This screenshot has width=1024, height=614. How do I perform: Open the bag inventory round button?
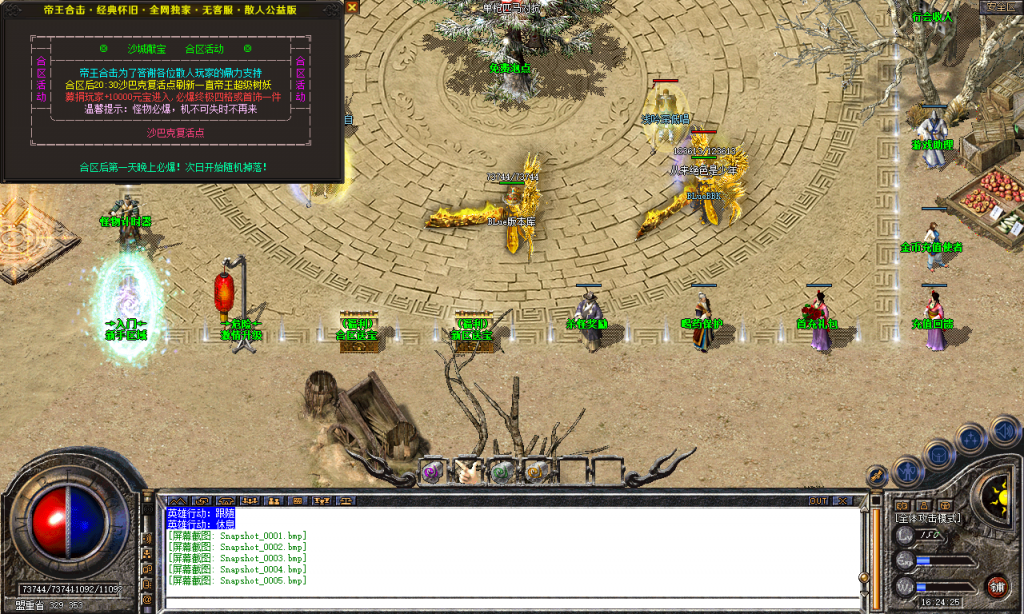coord(940,454)
